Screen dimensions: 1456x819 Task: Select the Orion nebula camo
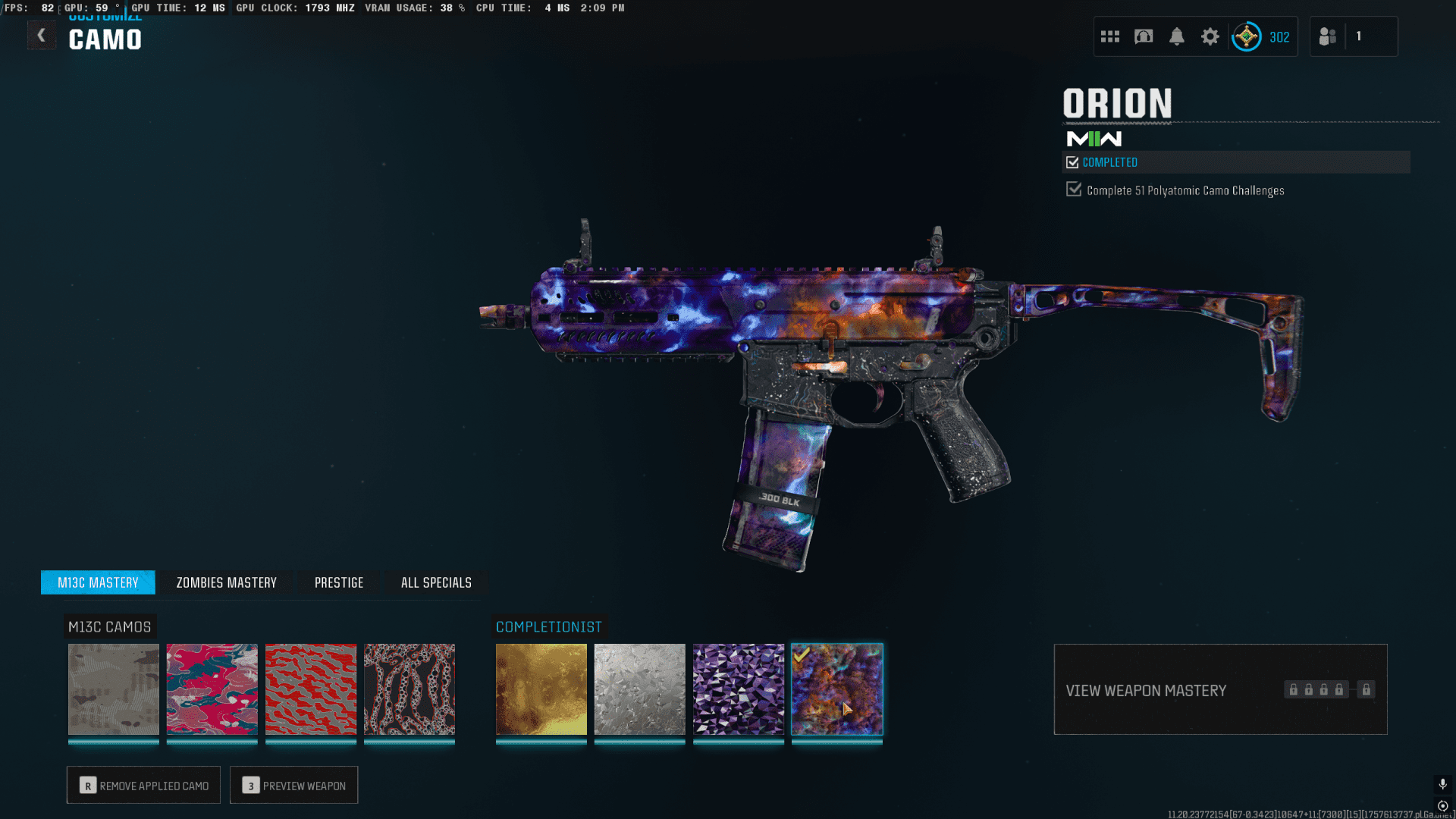click(x=837, y=689)
